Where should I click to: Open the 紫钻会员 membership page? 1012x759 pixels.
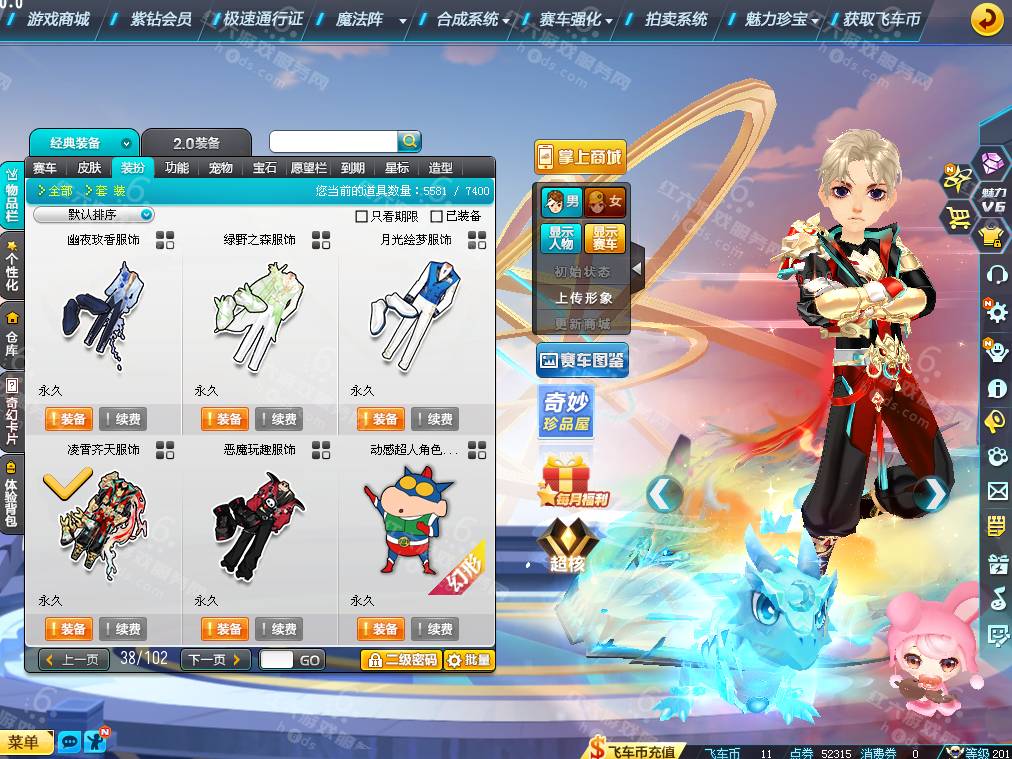(161, 19)
